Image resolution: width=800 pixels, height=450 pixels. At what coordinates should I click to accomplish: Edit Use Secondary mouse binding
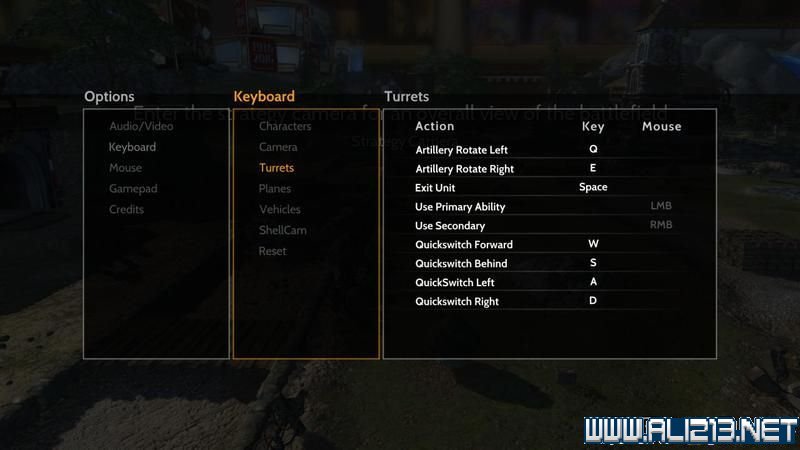pyautogui.click(x=661, y=225)
